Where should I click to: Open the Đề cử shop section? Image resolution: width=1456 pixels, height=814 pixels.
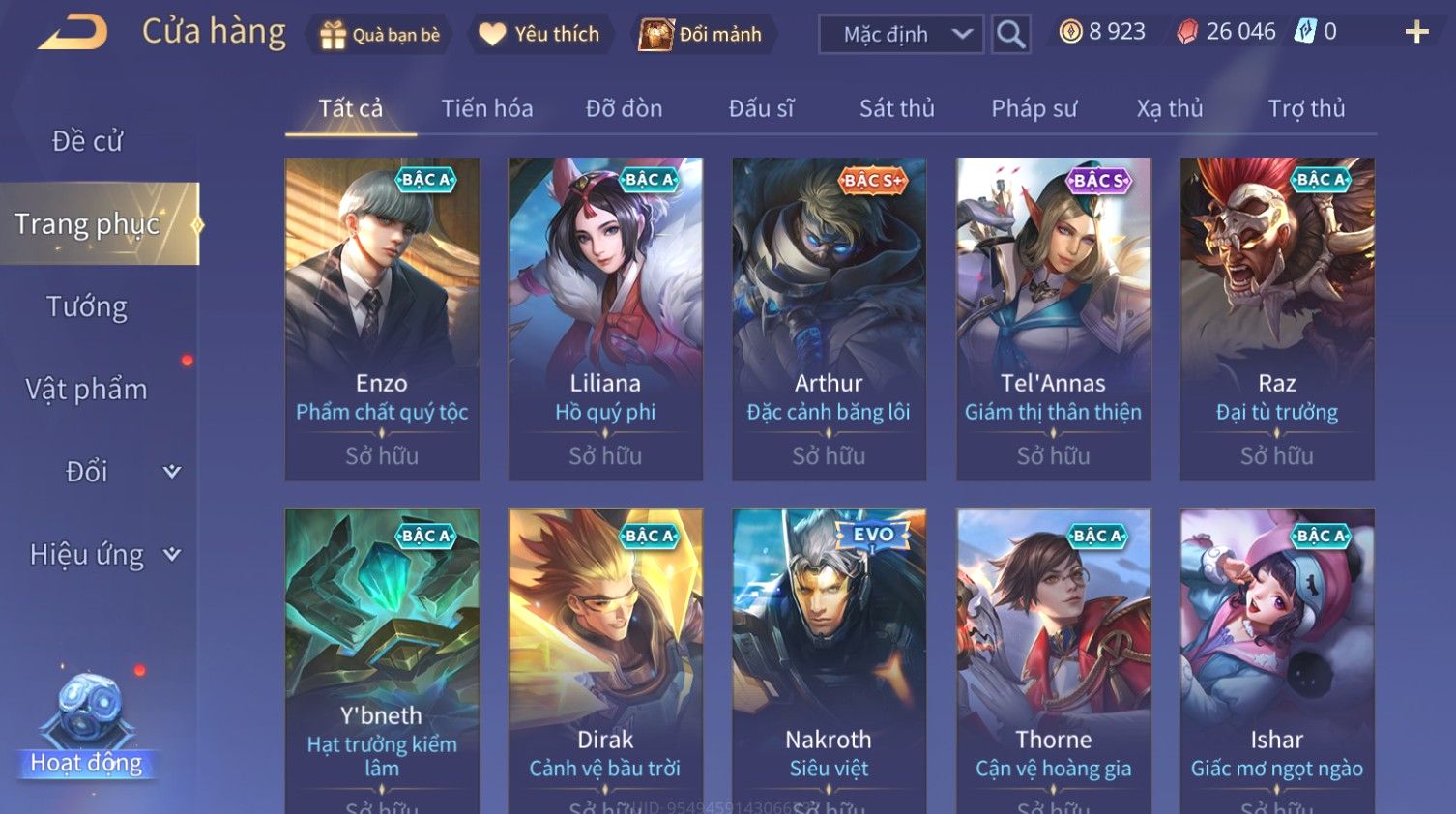click(x=87, y=141)
